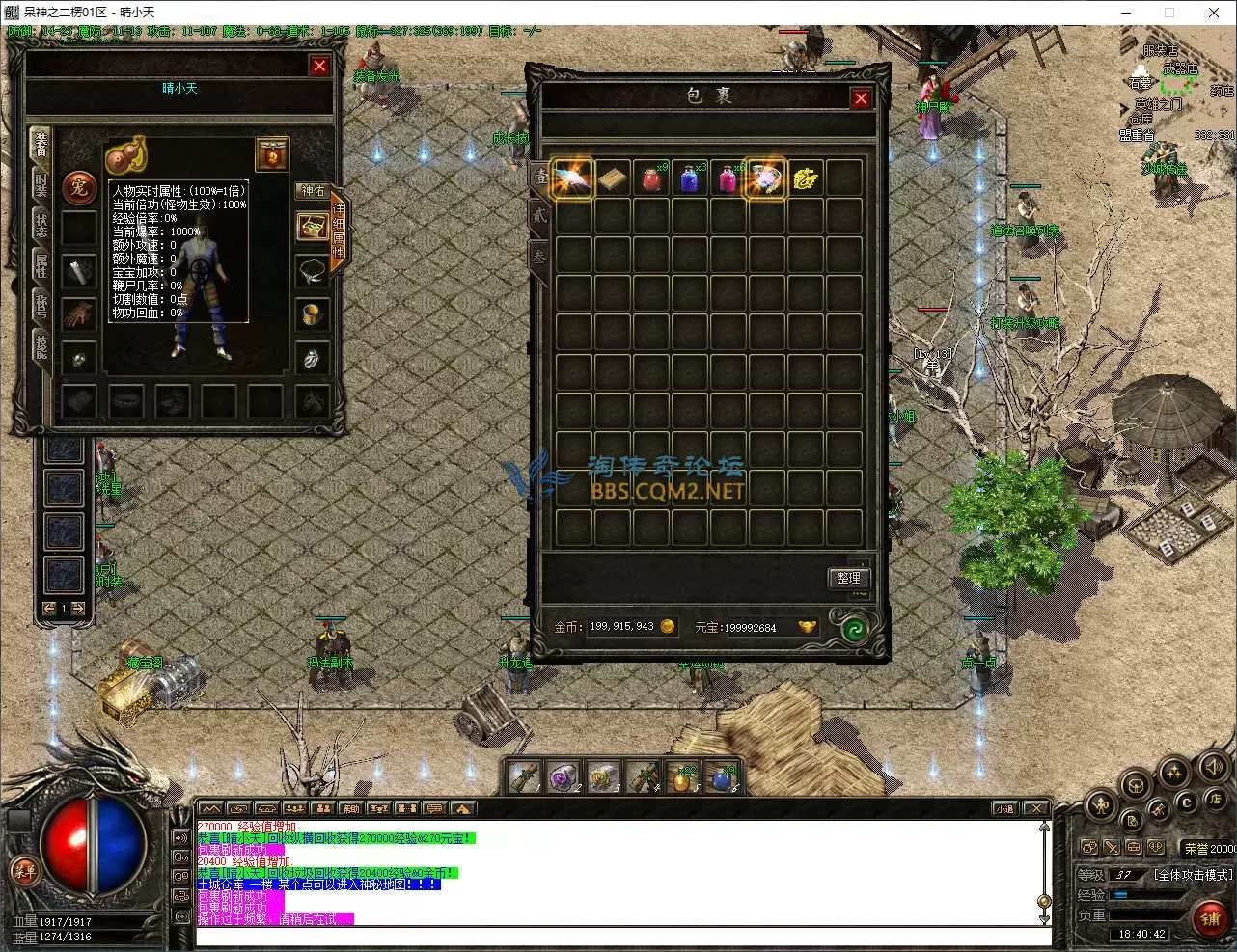This screenshot has width=1237, height=952.
Task: Select the wooden book item in the bag
Action: coord(612,178)
